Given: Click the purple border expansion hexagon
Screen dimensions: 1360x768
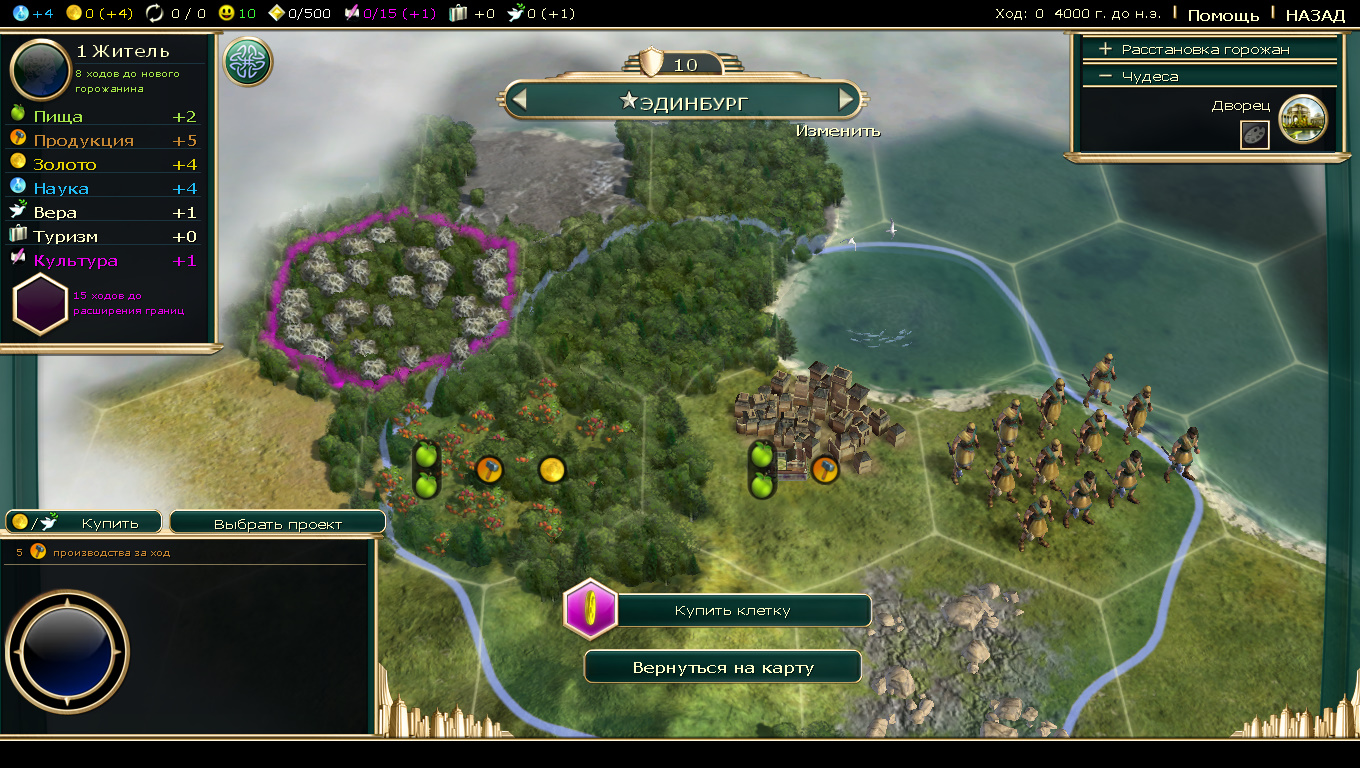Looking at the screenshot, I should [x=40, y=305].
